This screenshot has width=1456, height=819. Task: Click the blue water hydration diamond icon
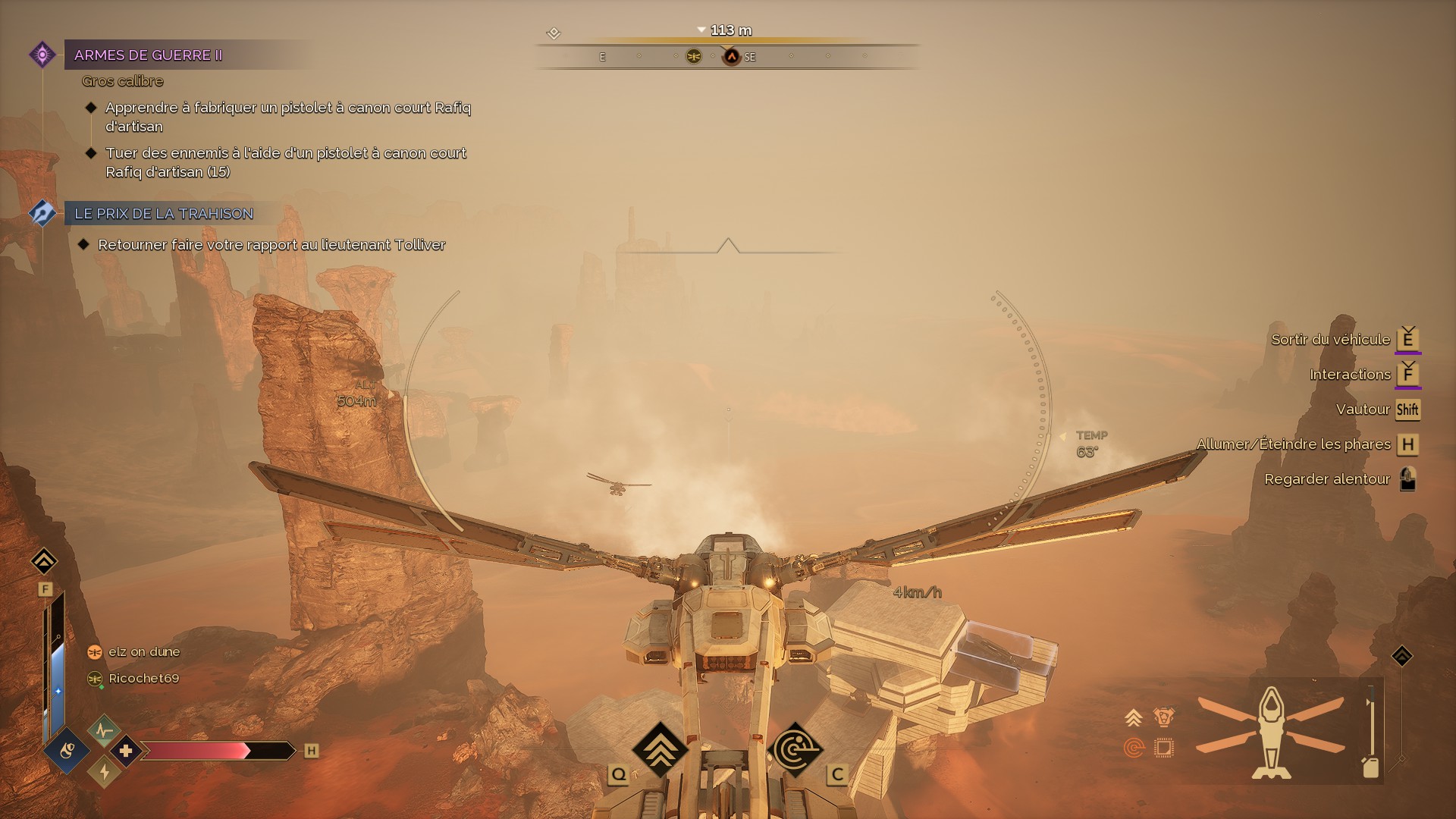(x=67, y=751)
